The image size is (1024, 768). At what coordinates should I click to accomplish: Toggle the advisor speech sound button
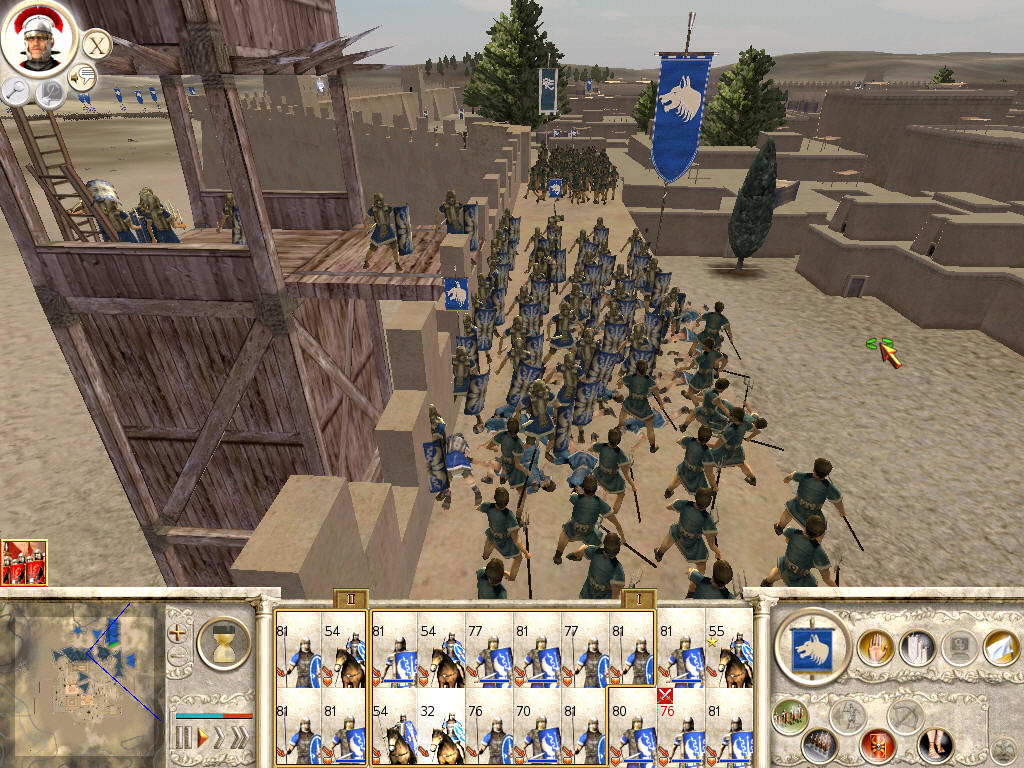click(x=82, y=75)
